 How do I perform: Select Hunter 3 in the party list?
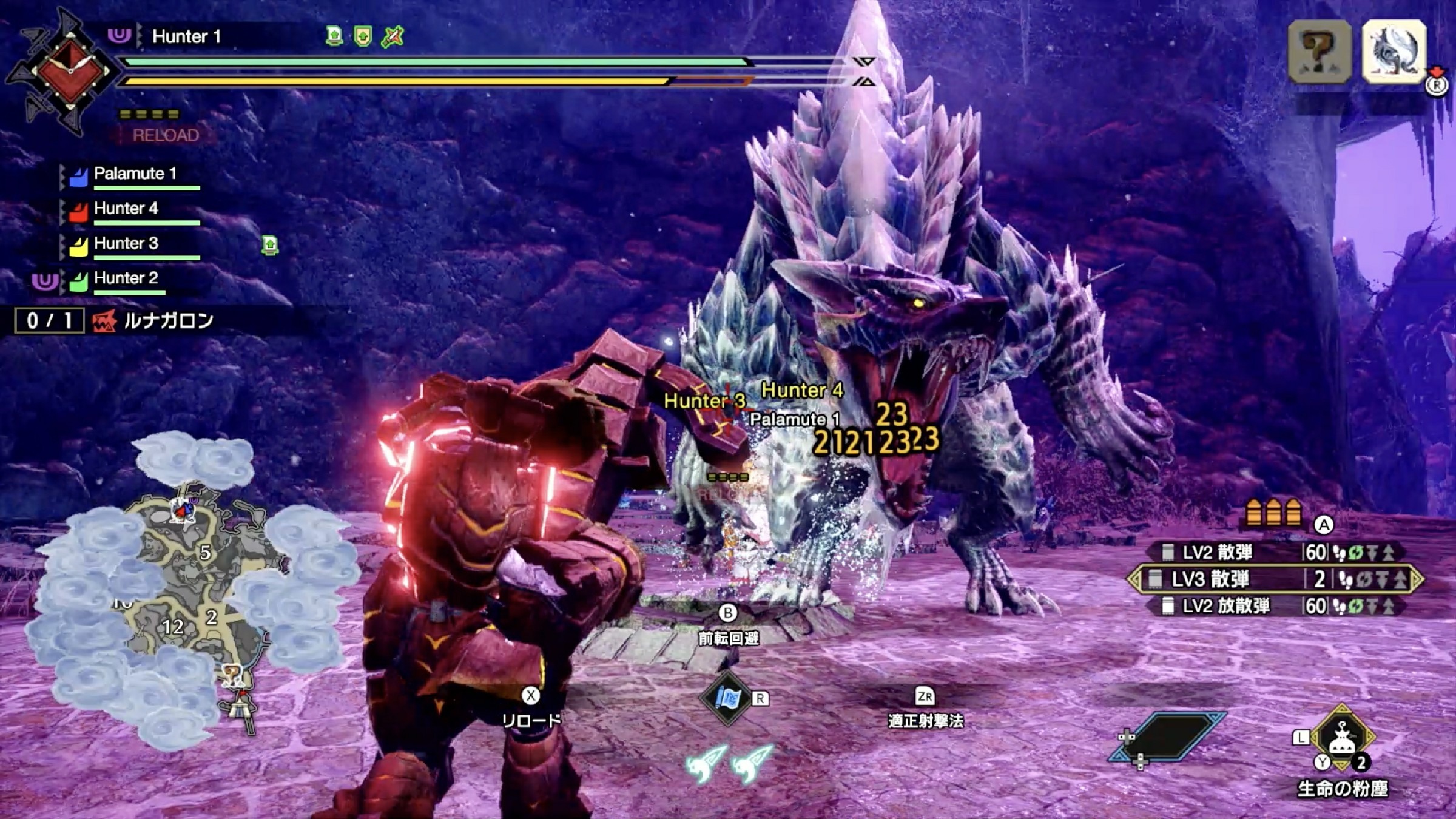pyautogui.click(x=126, y=243)
